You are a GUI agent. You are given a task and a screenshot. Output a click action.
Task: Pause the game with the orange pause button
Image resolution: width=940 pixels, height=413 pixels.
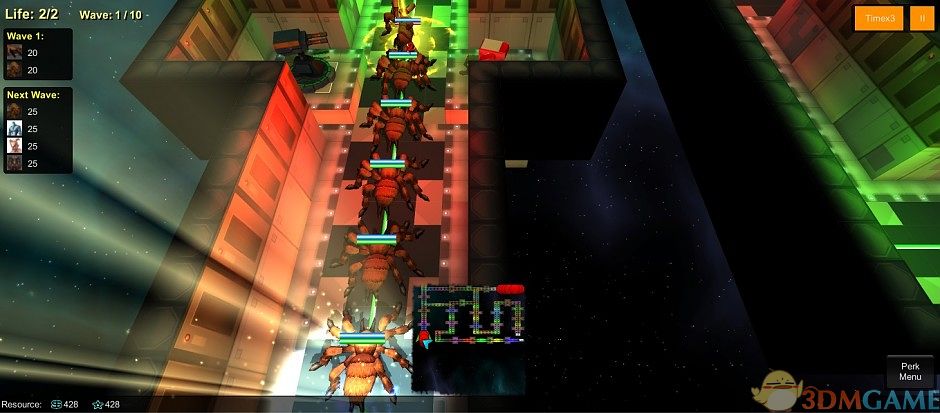click(x=920, y=19)
